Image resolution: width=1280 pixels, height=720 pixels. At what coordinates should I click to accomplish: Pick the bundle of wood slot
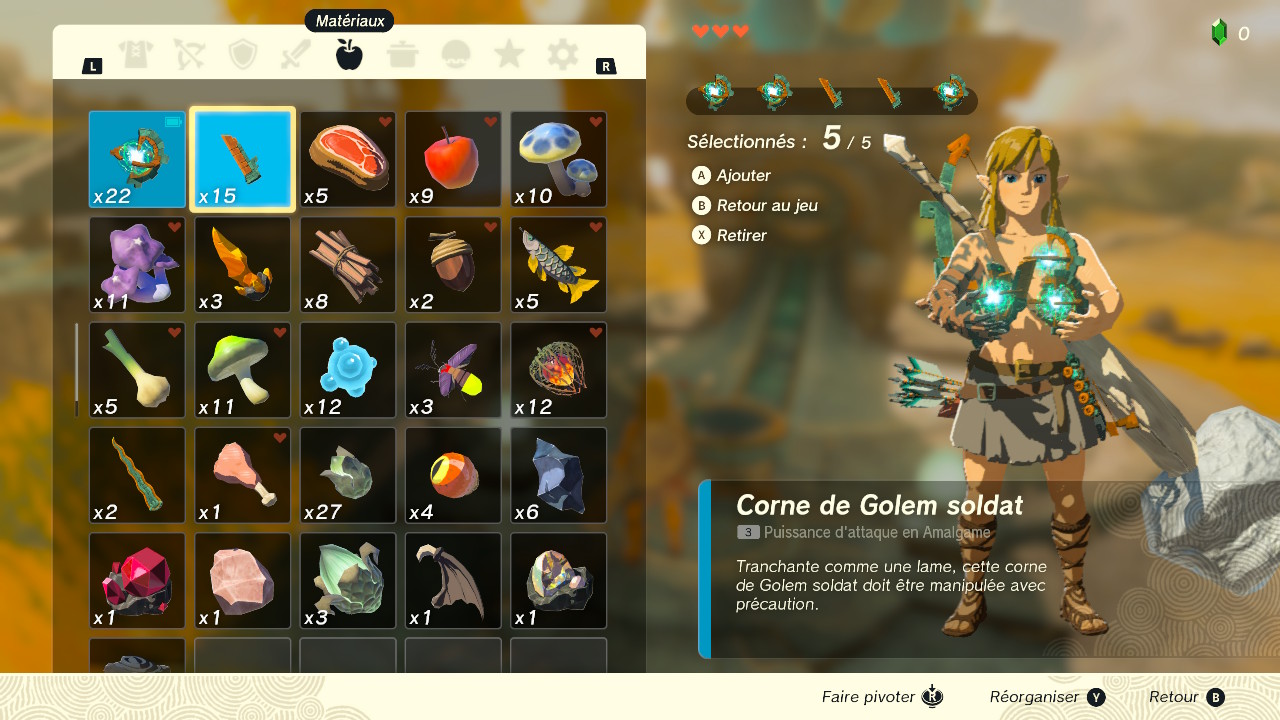point(348,265)
